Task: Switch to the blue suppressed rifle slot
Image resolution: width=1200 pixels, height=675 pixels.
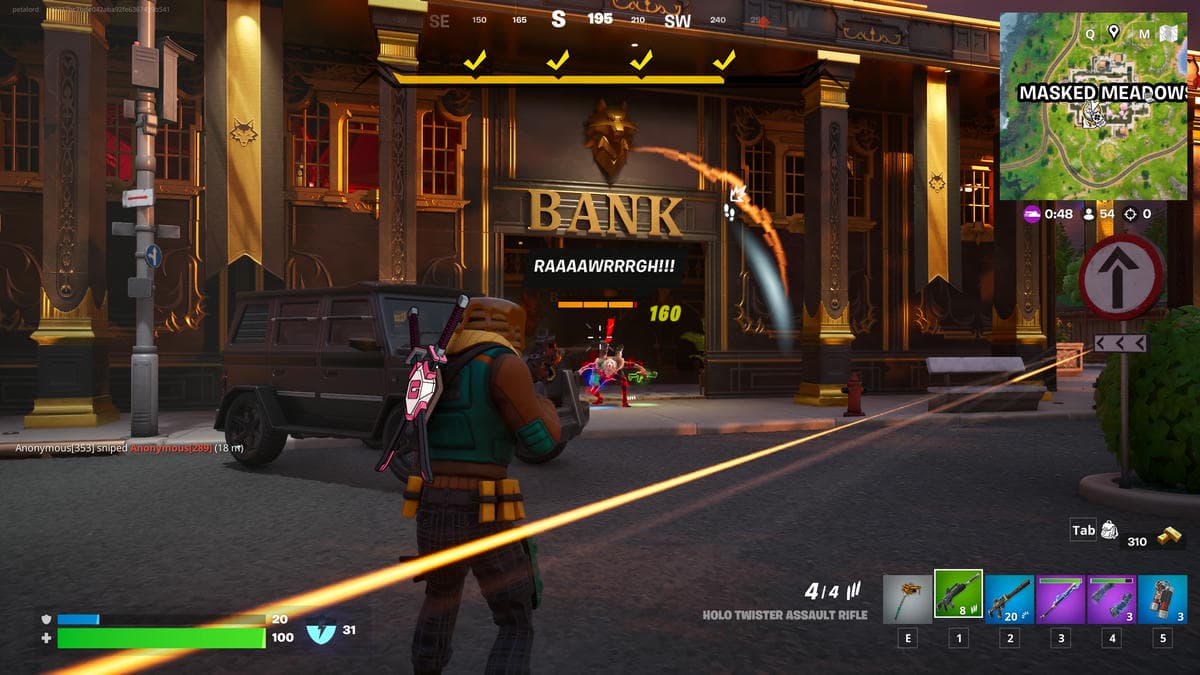Action: 1009,599
